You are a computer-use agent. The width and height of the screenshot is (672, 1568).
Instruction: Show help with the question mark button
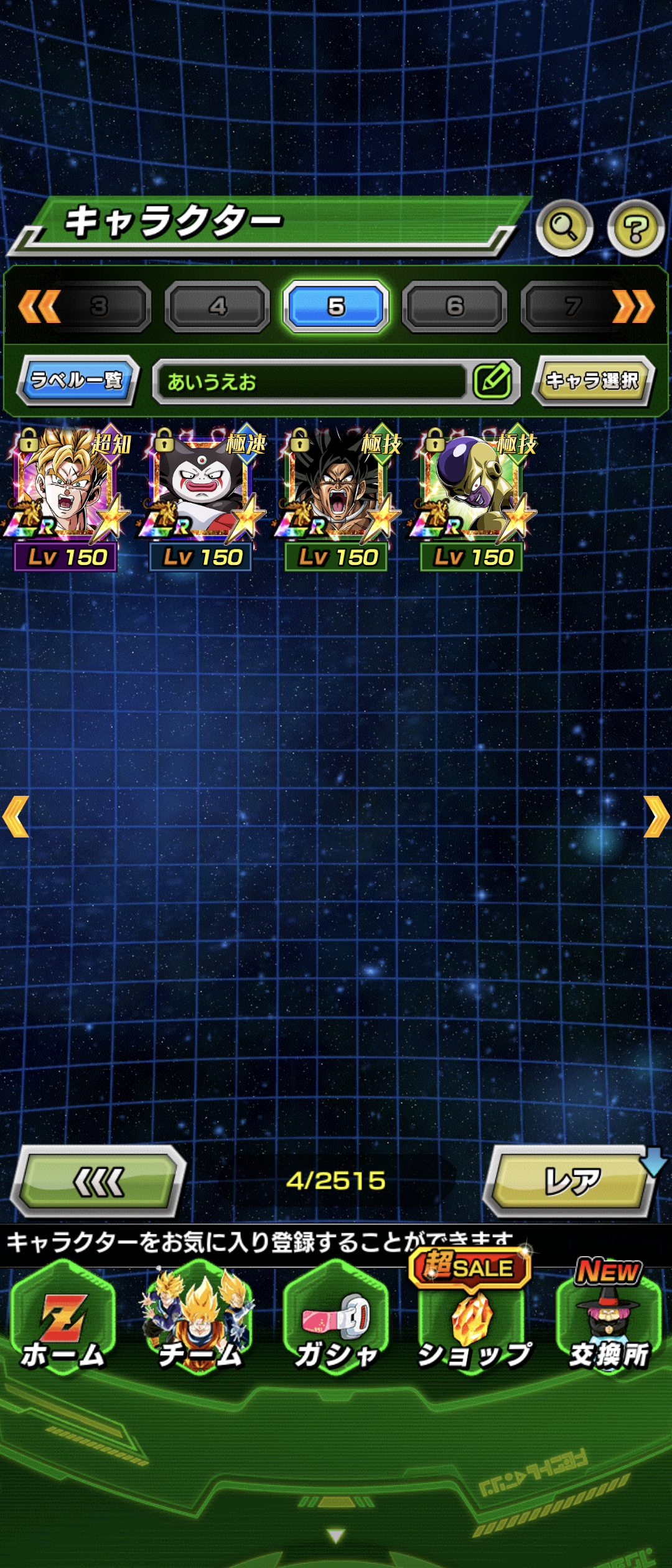[635, 228]
